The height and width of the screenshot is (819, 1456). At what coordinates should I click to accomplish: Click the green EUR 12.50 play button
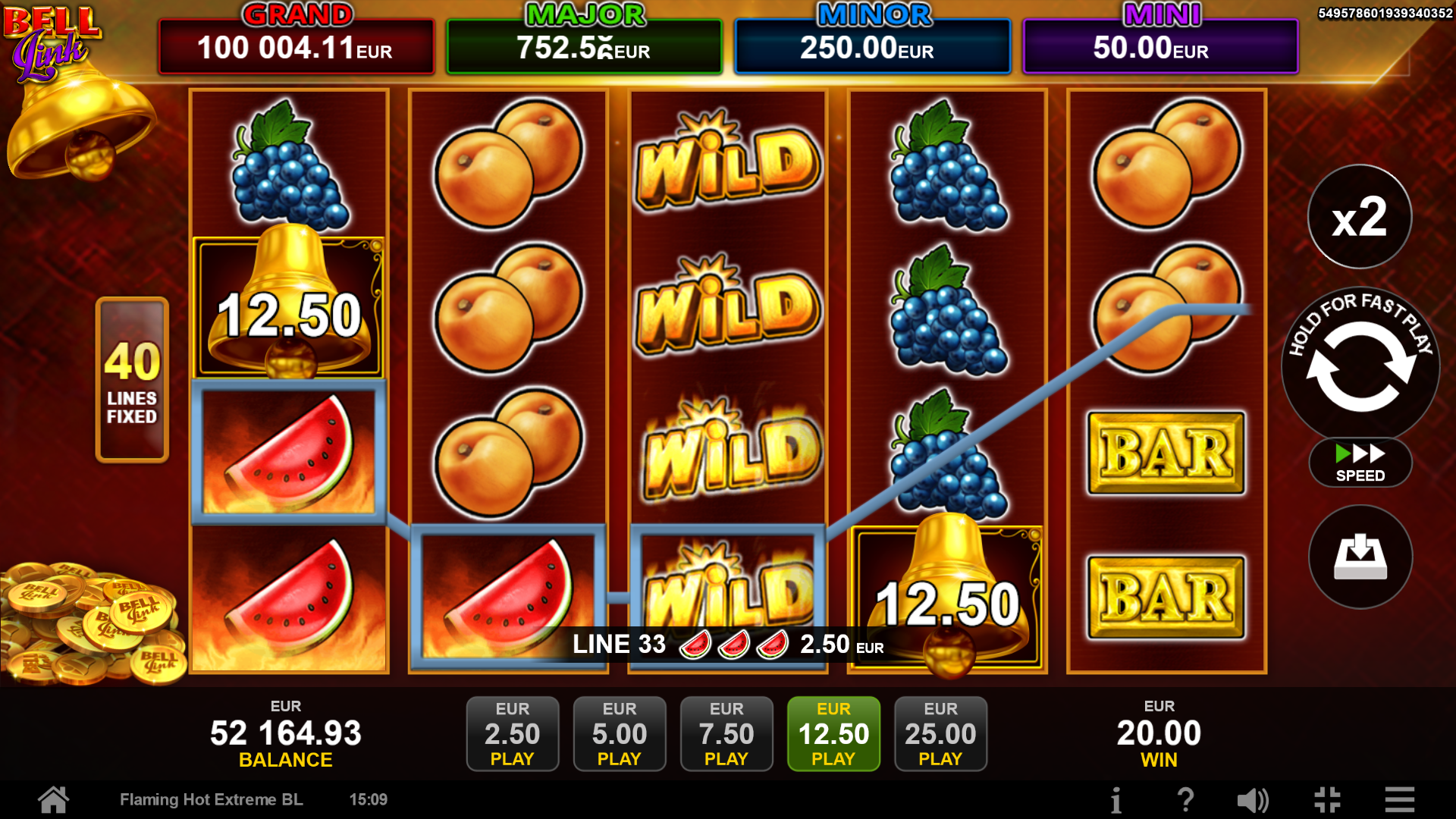[x=833, y=733]
